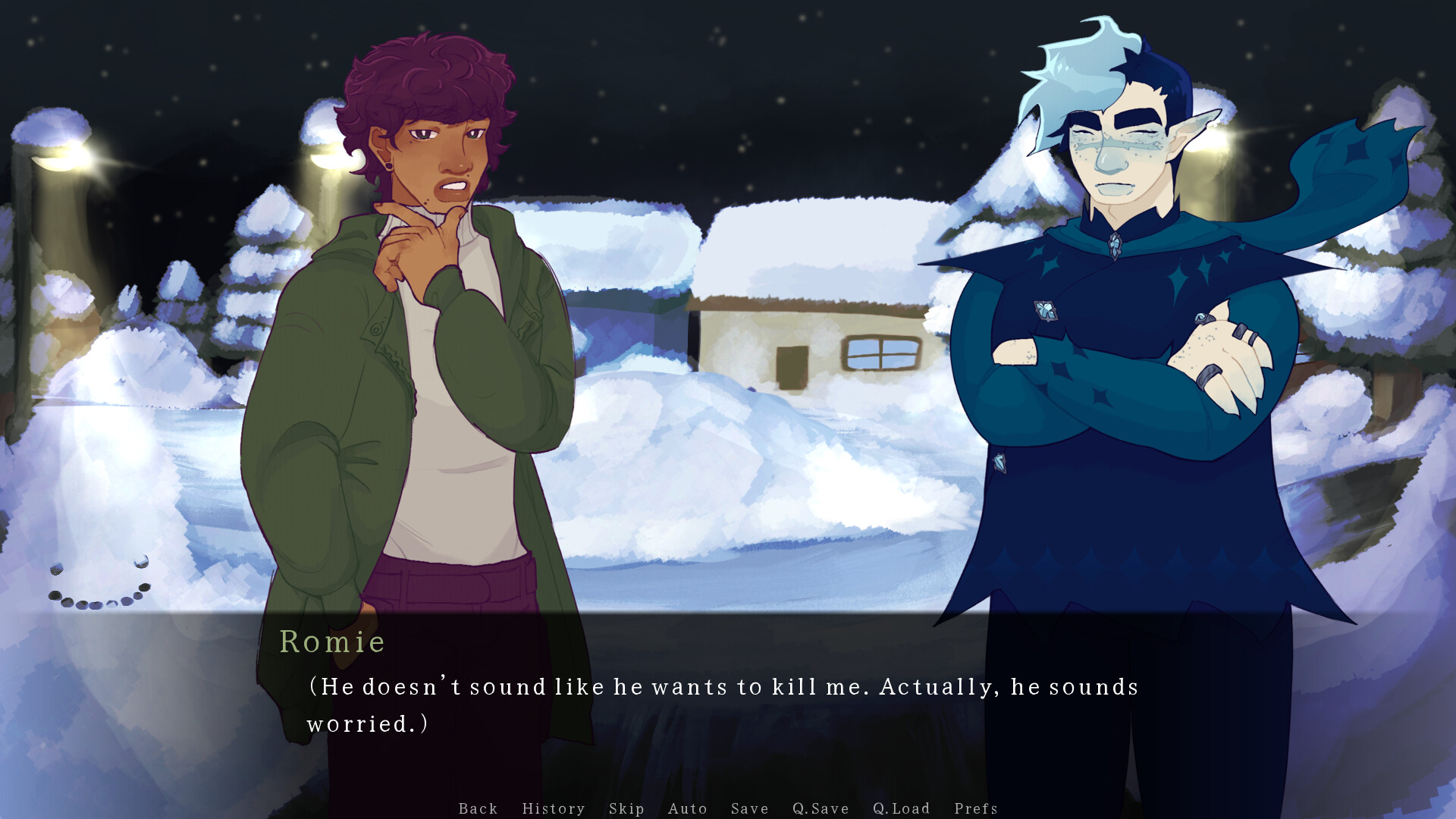Click Back to revisit the previous line
Viewport: 1456px width, 819px height.
[477, 808]
